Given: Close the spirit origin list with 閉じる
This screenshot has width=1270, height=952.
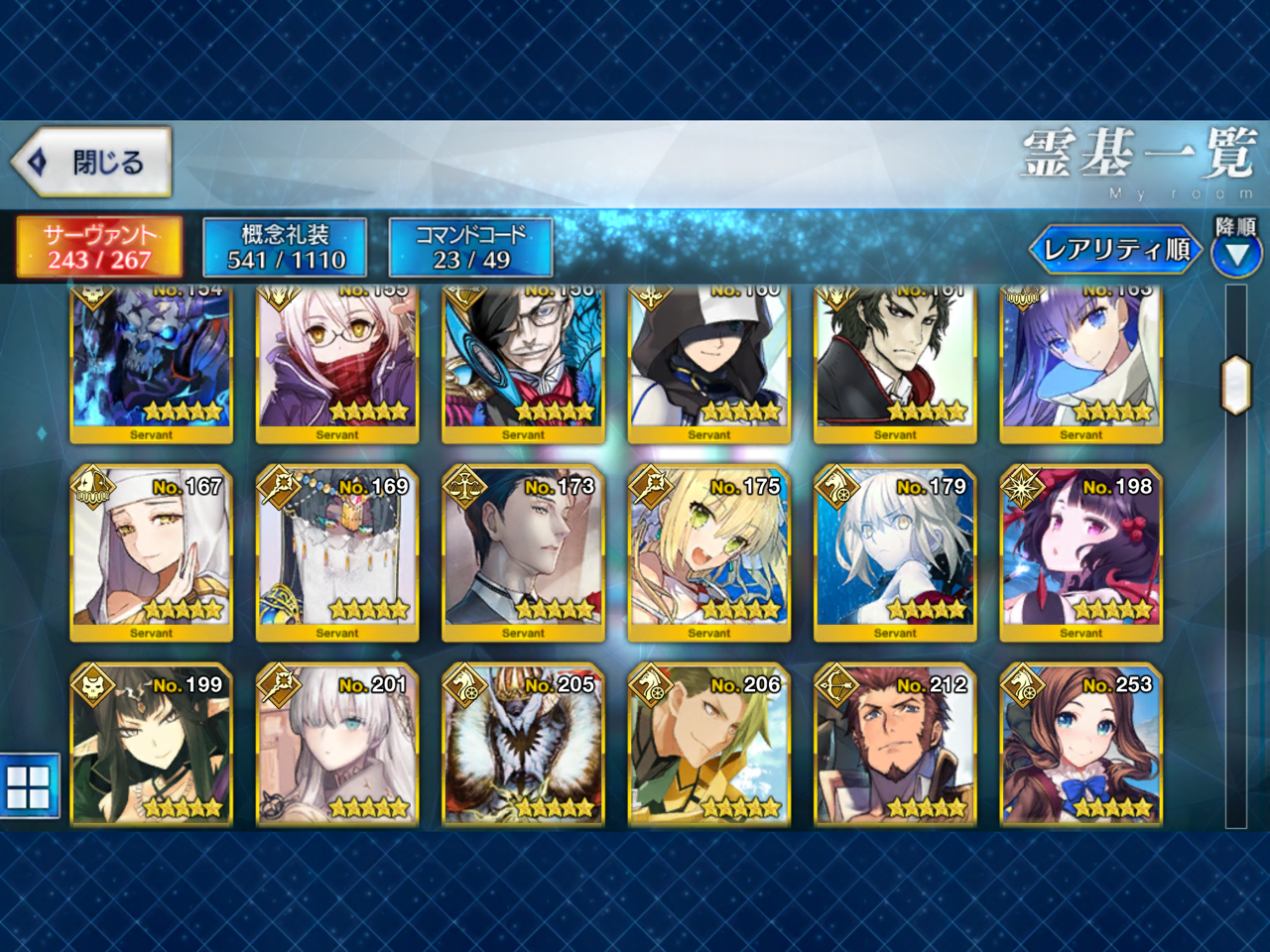Looking at the screenshot, I should pyautogui.click(x=91, y=162).
